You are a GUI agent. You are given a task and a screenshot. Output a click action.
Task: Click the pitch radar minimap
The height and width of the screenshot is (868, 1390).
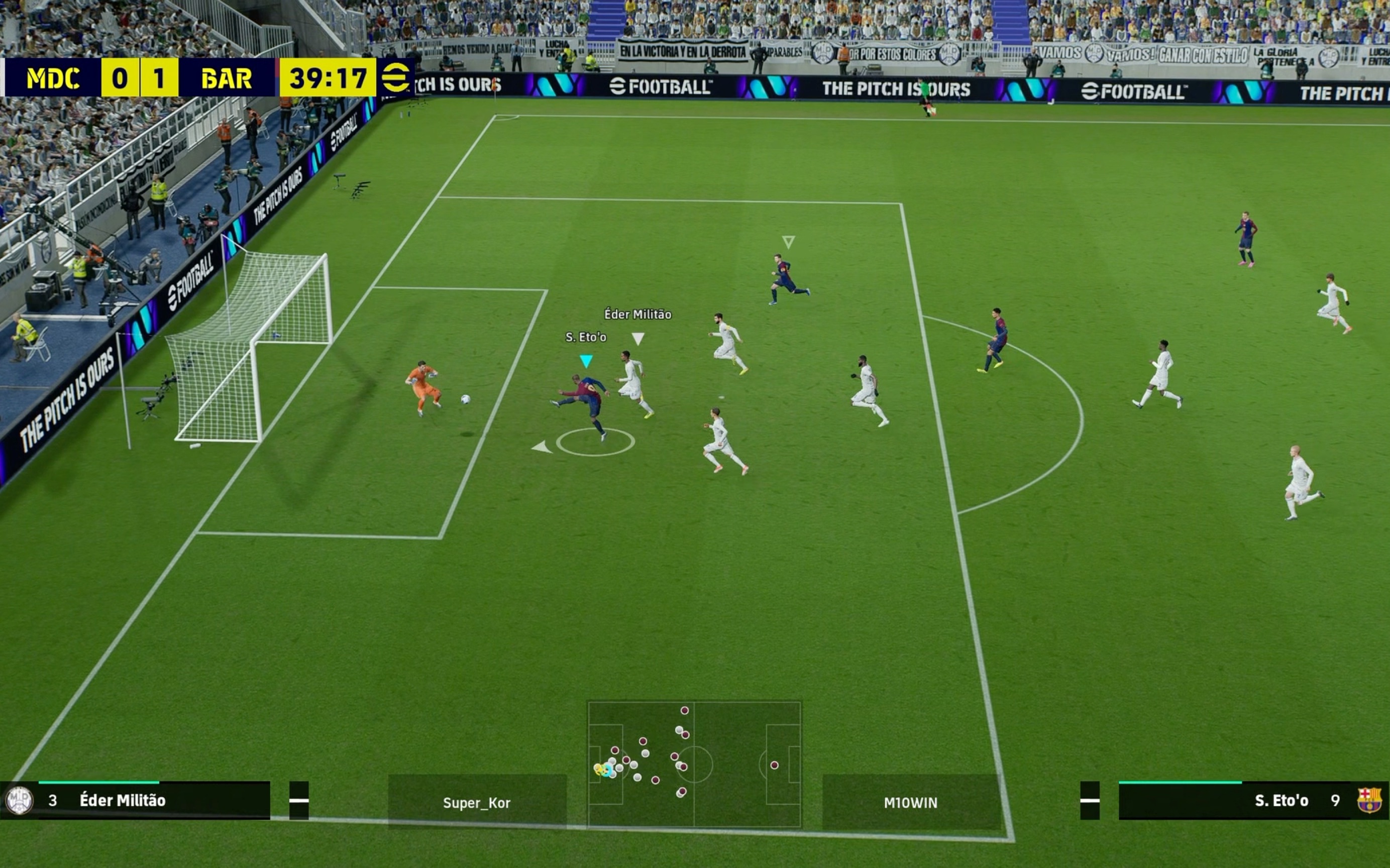pos(694,764)
